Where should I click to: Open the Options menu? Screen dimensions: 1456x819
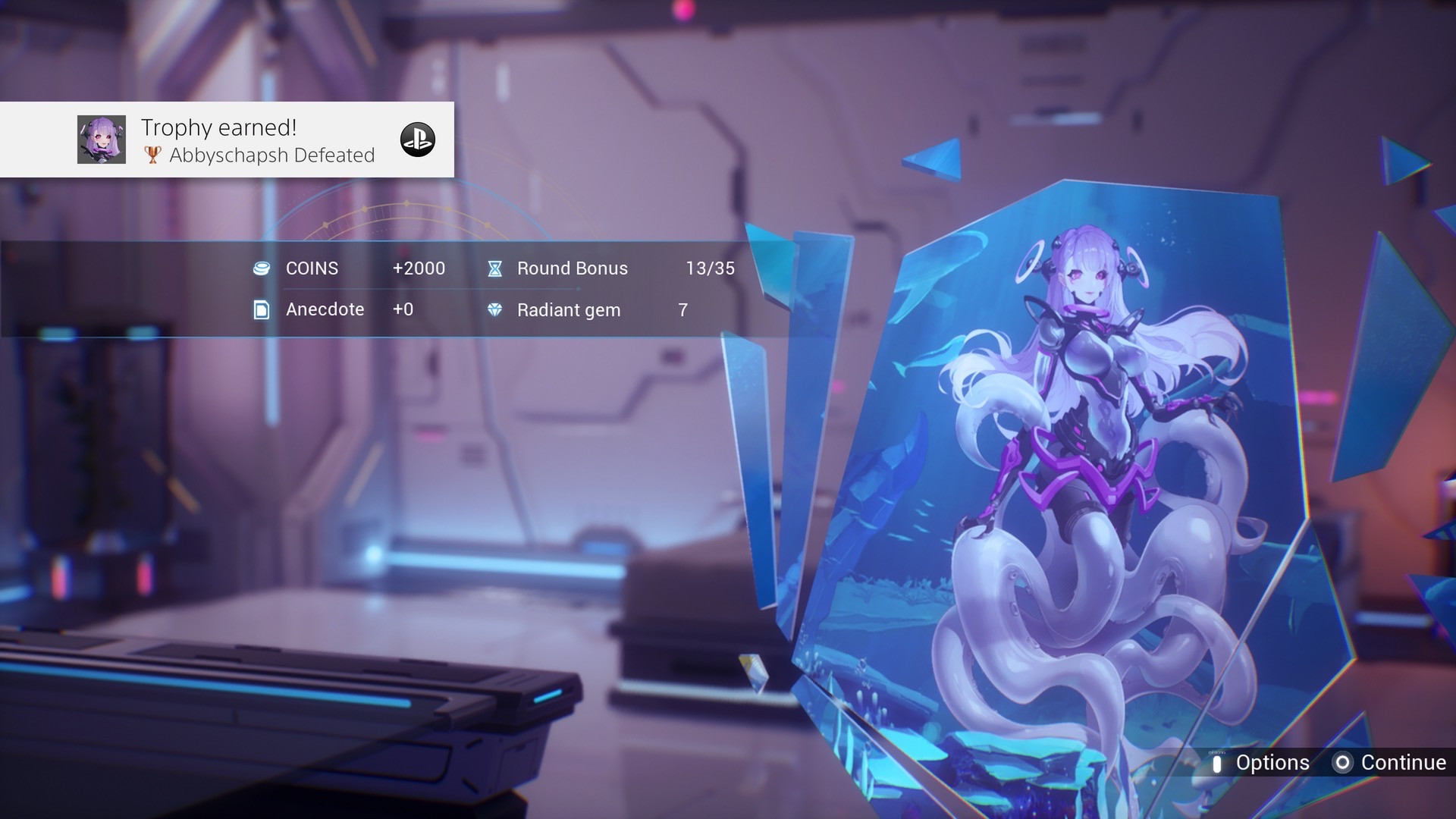point(1272,763)
